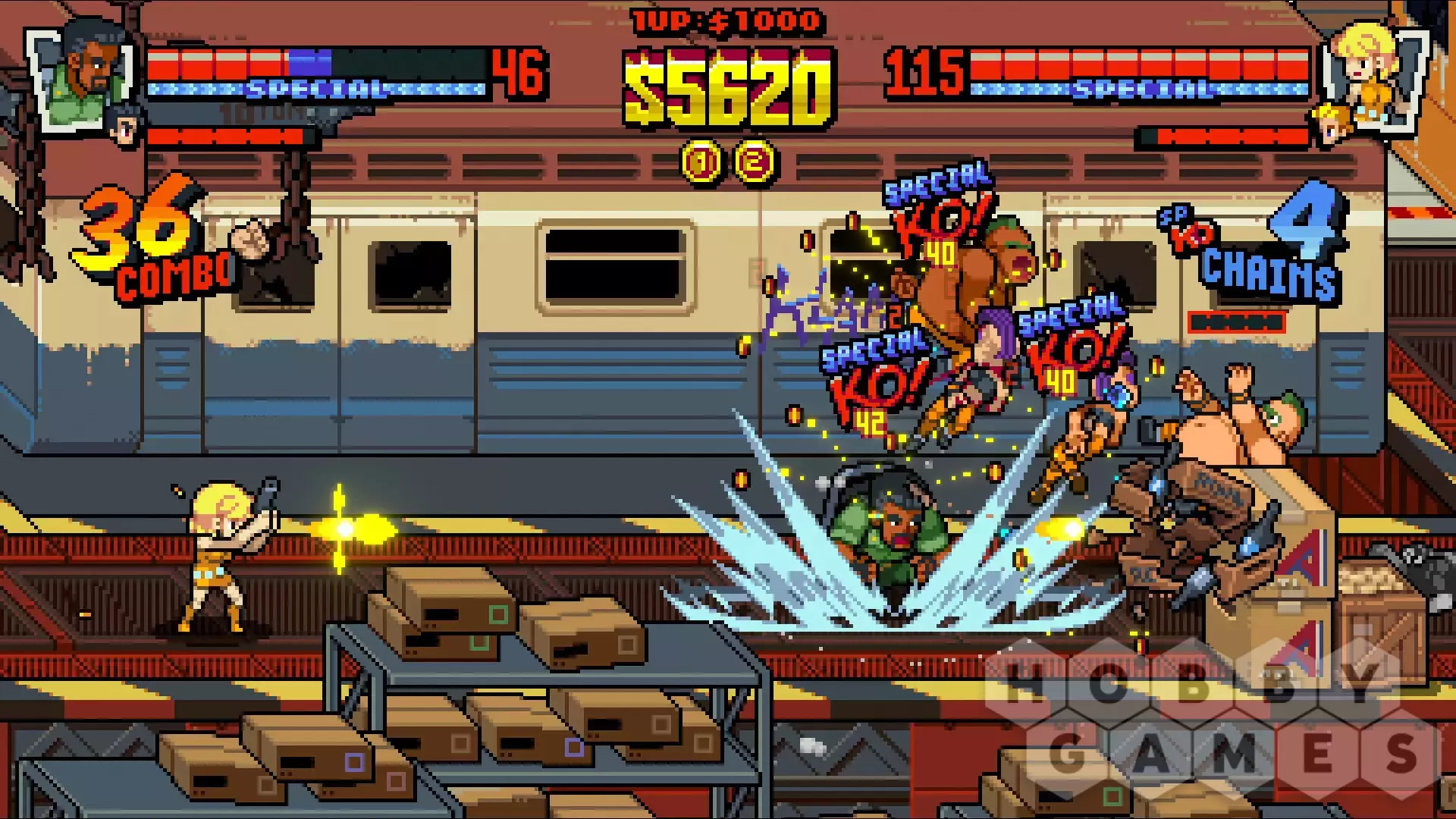Viewport: 1456px width, 819px height.
Task: Click the gold token marked 1
Action: click(702, 162)
